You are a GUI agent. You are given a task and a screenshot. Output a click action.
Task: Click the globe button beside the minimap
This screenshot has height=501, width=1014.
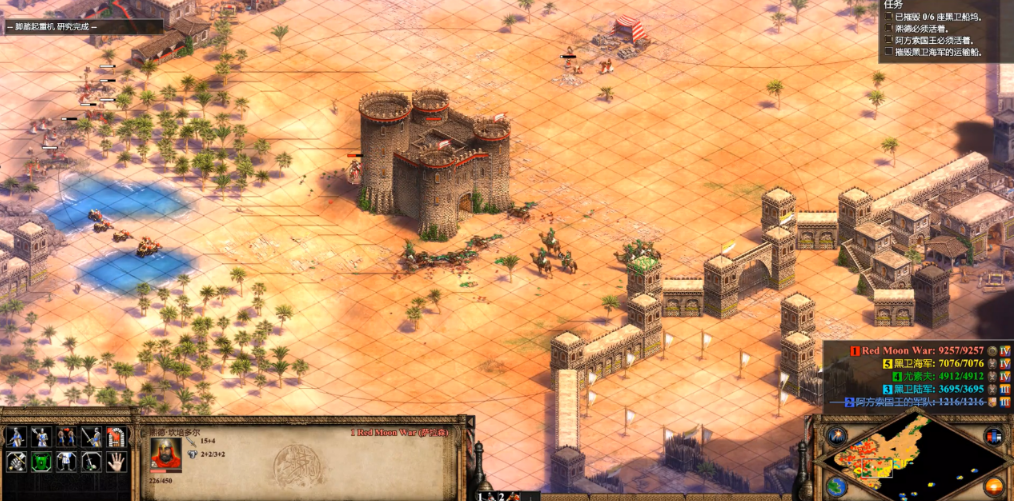point(836,486)
